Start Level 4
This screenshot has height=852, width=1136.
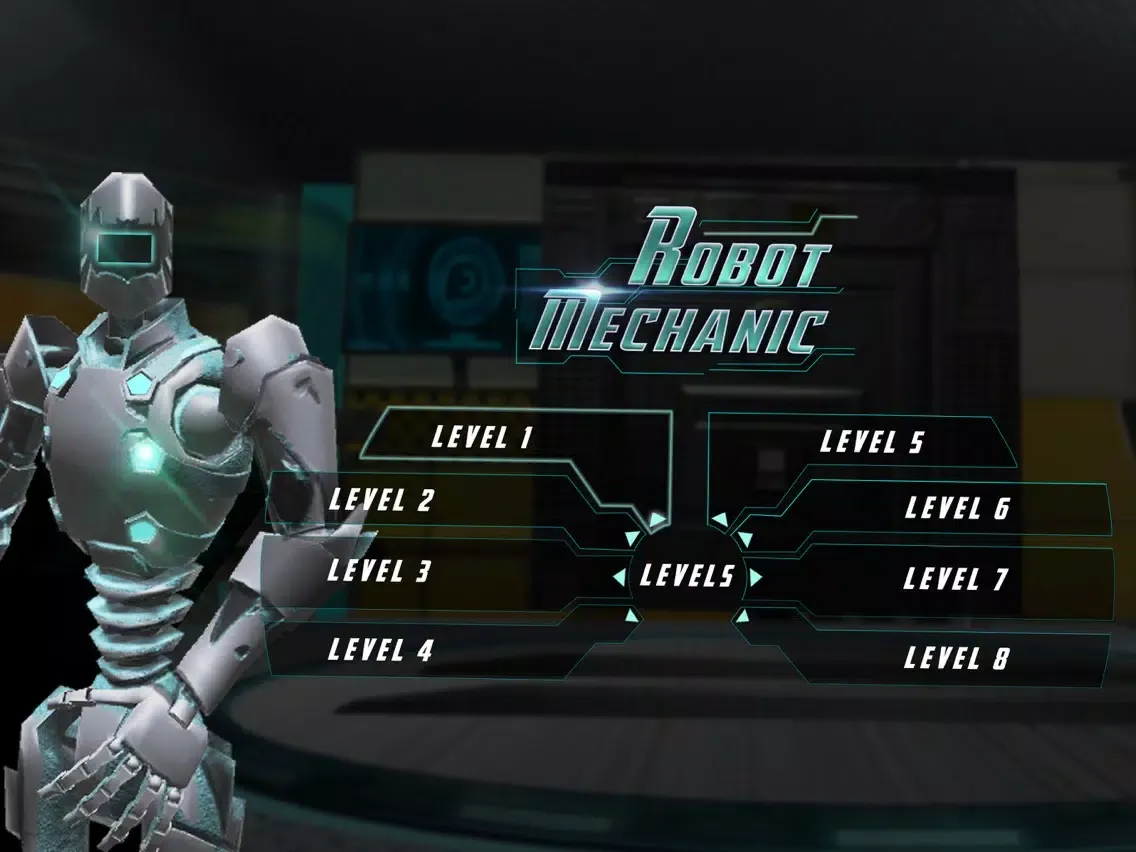click(381, 650)
